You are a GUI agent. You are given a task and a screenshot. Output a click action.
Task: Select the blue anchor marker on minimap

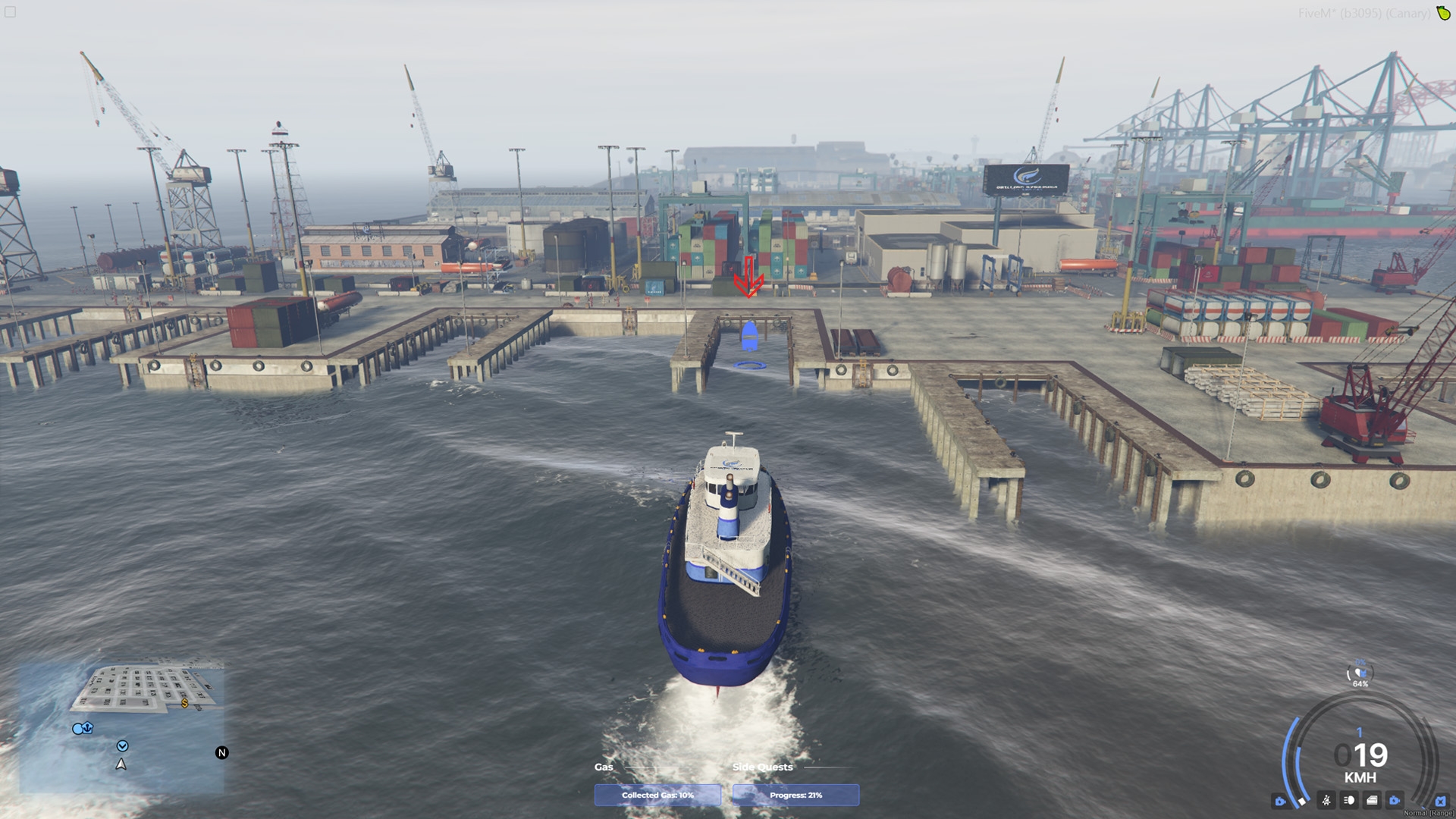tap(83, 729)
